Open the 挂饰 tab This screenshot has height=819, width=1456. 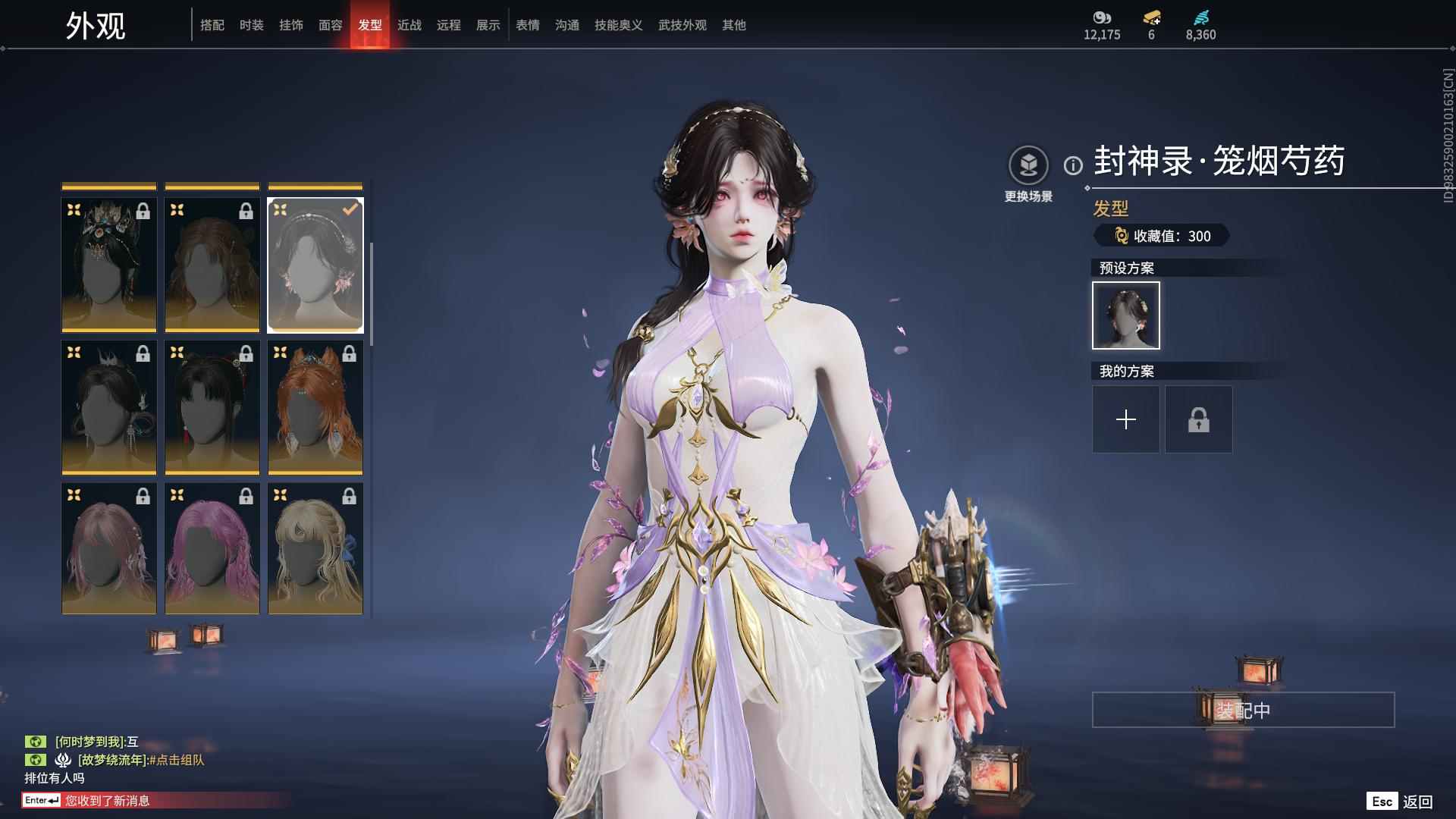pyautogui.click(x=290, y=25)
